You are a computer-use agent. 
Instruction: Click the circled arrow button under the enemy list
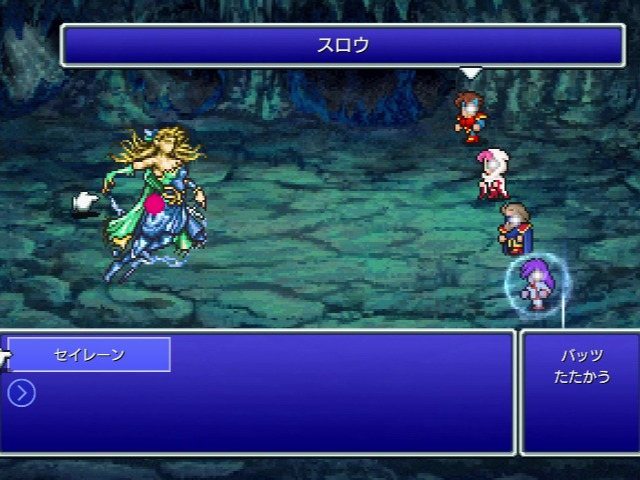pyautogui.click(x=21, y=393)
